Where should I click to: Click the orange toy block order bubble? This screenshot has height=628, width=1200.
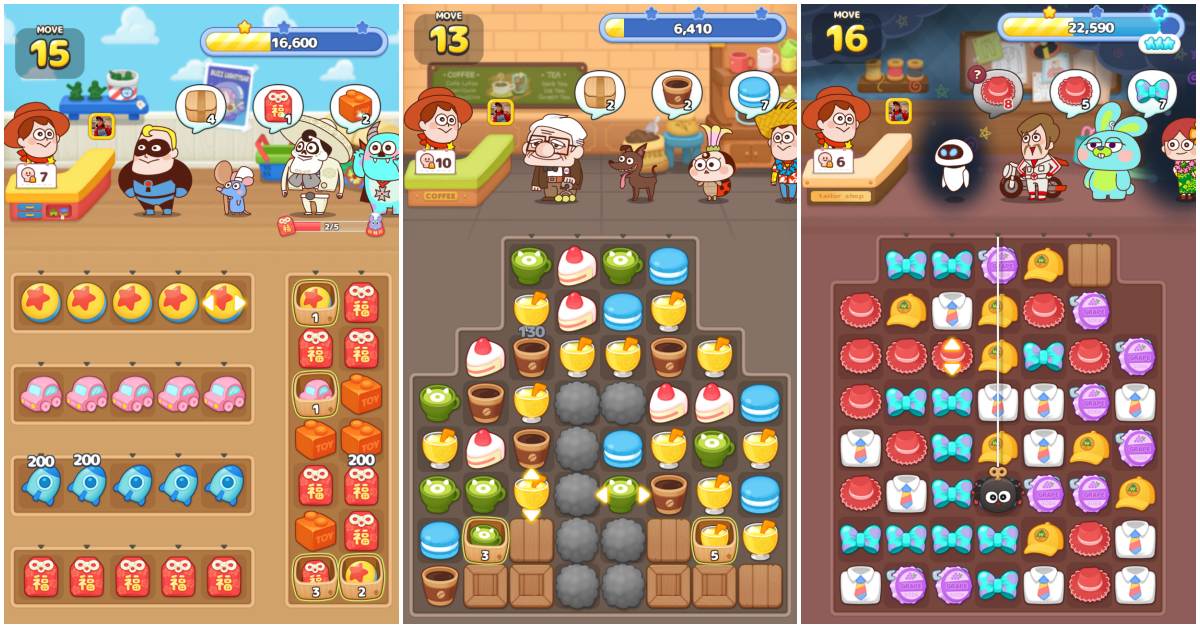point(352,106)
